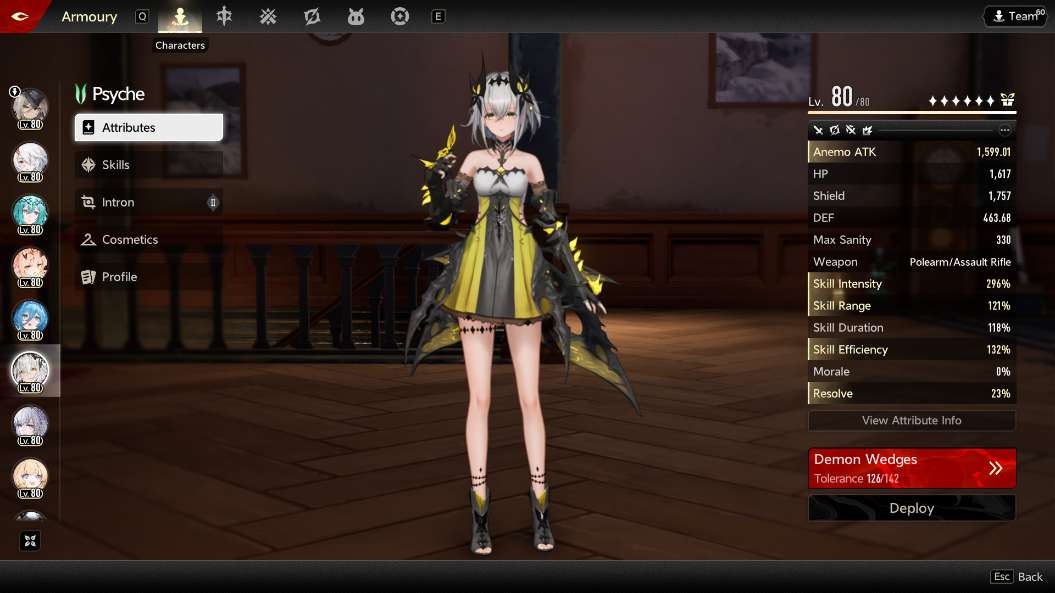The width and height of the screenshot is (1055, 593).
Task: Open the Skills section
Action: coord(148,165)
